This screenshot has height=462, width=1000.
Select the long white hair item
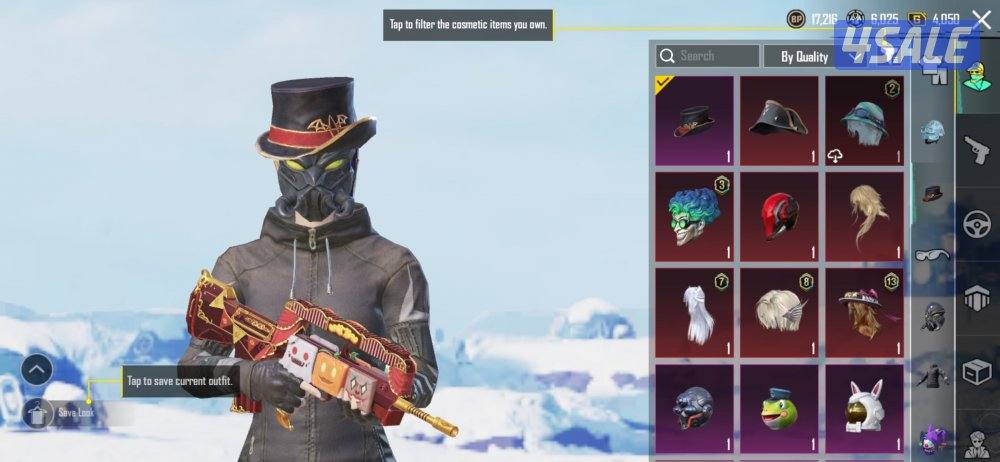693,311
